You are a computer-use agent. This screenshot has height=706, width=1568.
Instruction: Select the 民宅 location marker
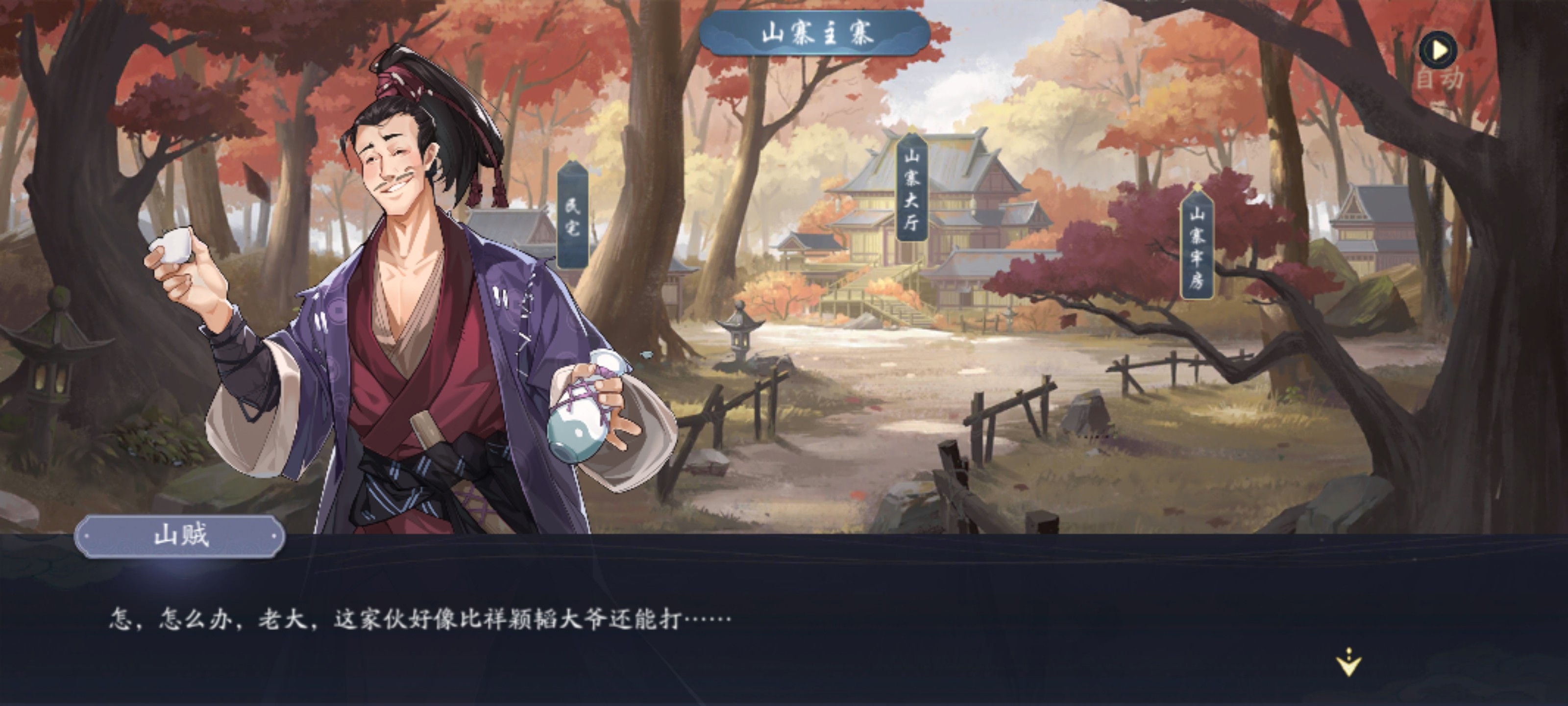click(572, 216)
